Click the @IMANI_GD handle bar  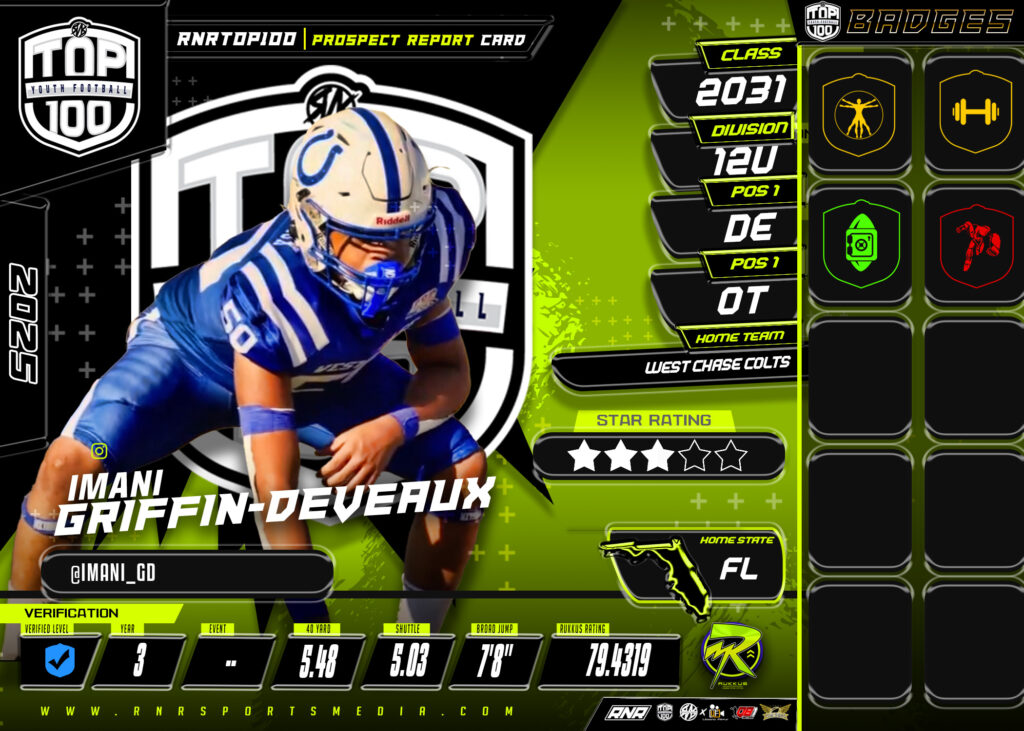[x=186, y=573]
